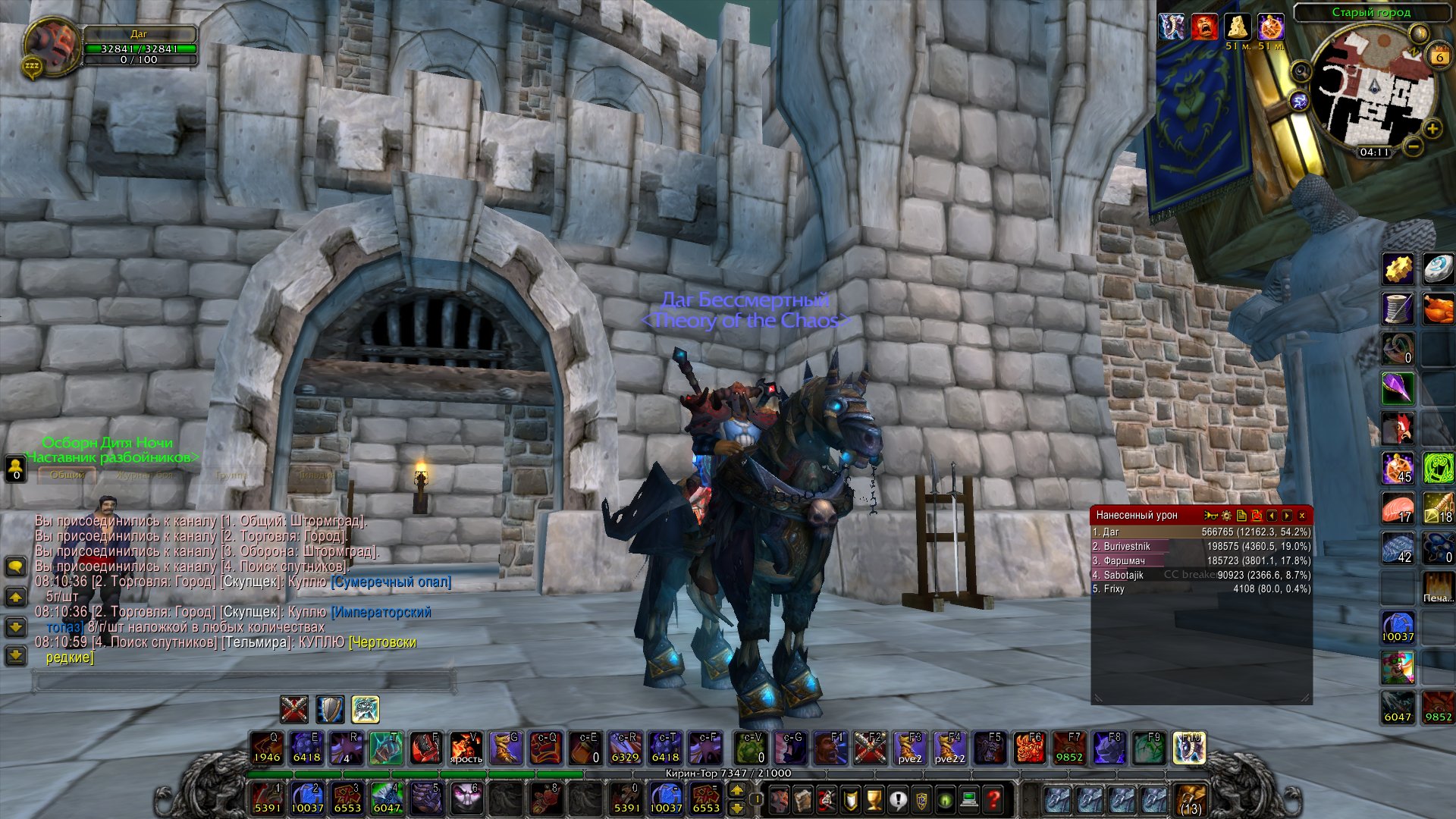Click the minimap tracking magnifier button
Image resolution: width=1456 pixels, height=819 pixels.
[x=1301, y=72]
